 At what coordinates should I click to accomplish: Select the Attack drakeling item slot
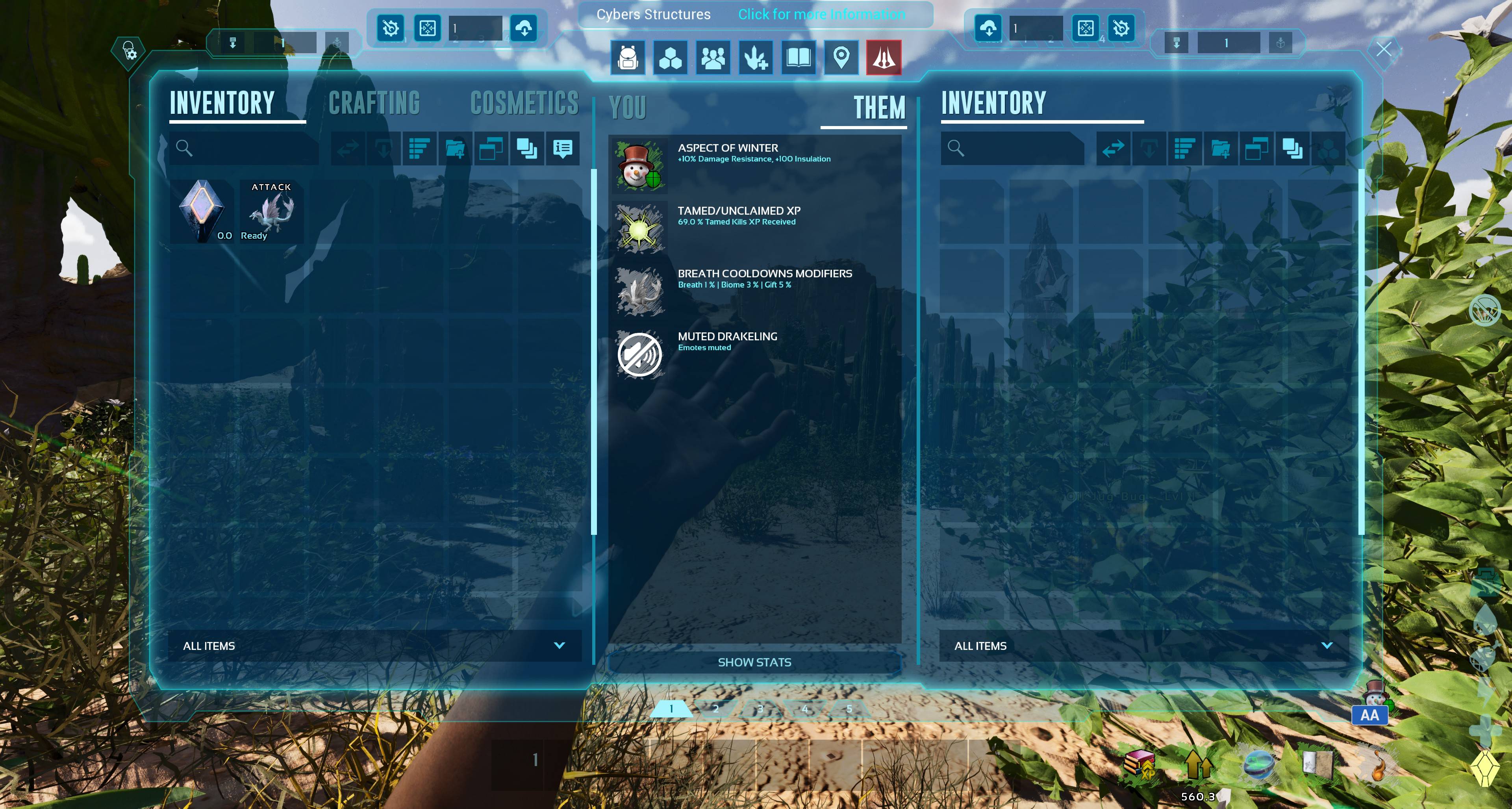(x=271, y=212)
